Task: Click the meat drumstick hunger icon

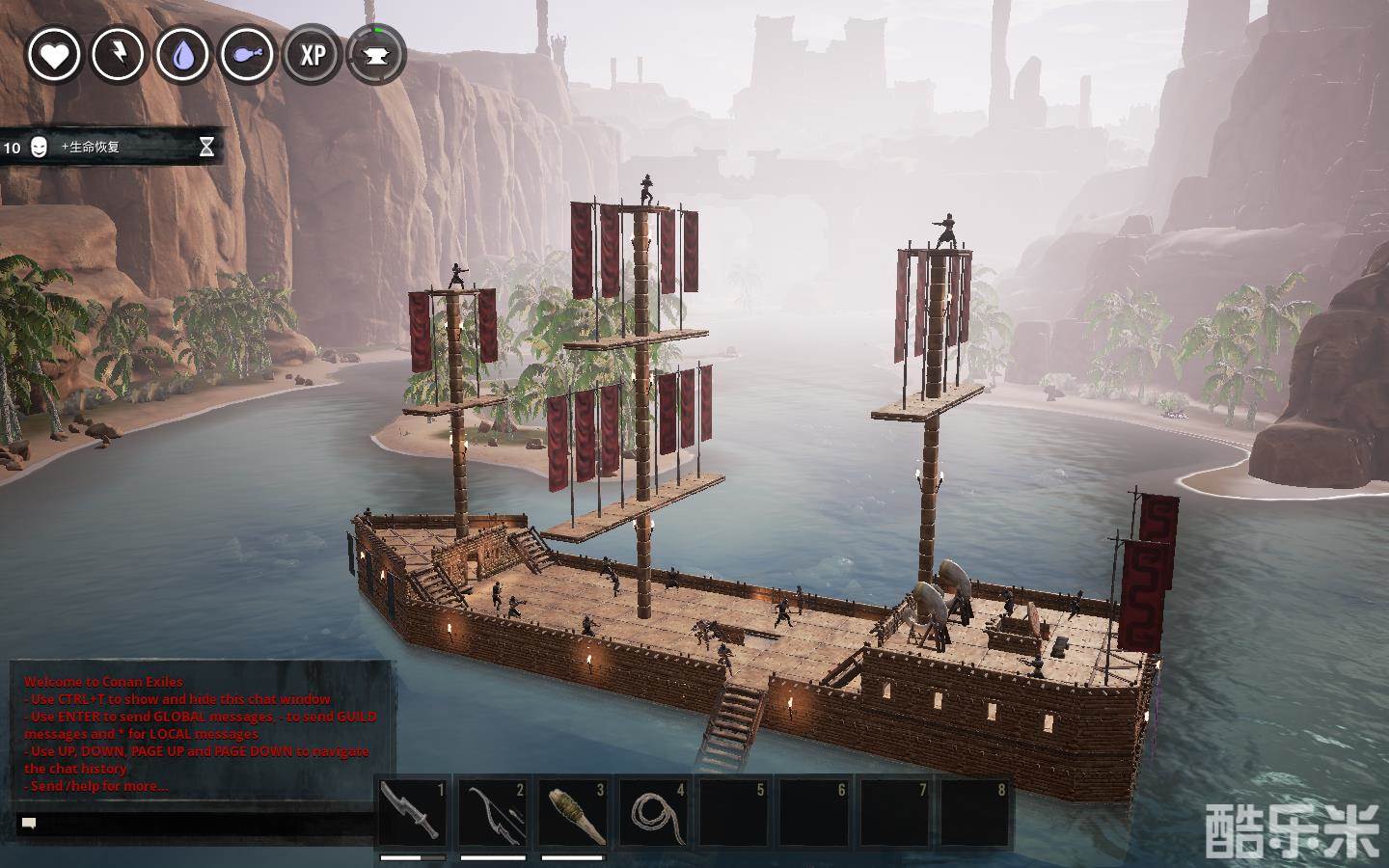Action: click(247, 54)
